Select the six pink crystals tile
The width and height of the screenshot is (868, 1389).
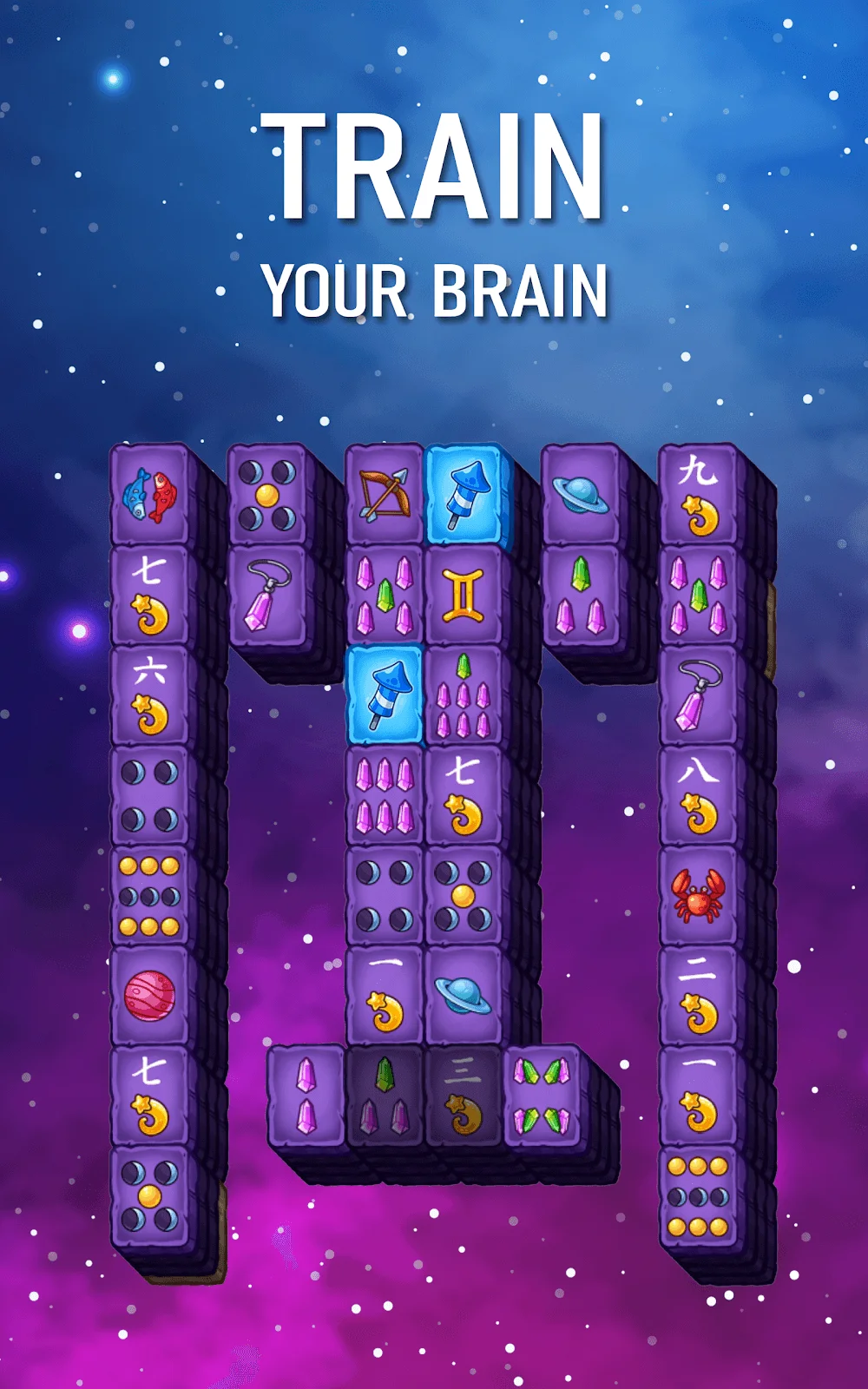(x=384, y=796)
